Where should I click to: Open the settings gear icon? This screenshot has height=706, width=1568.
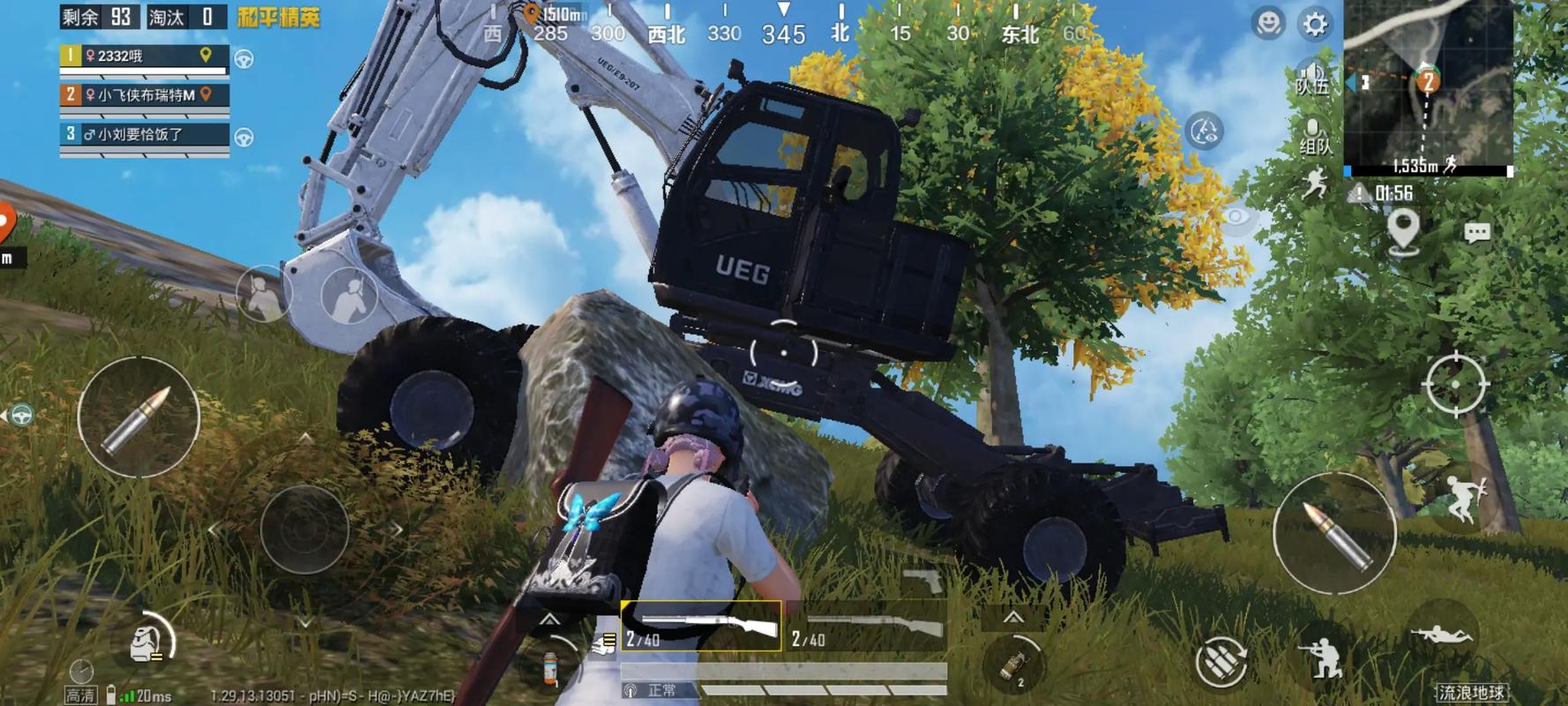(1314, 24)
